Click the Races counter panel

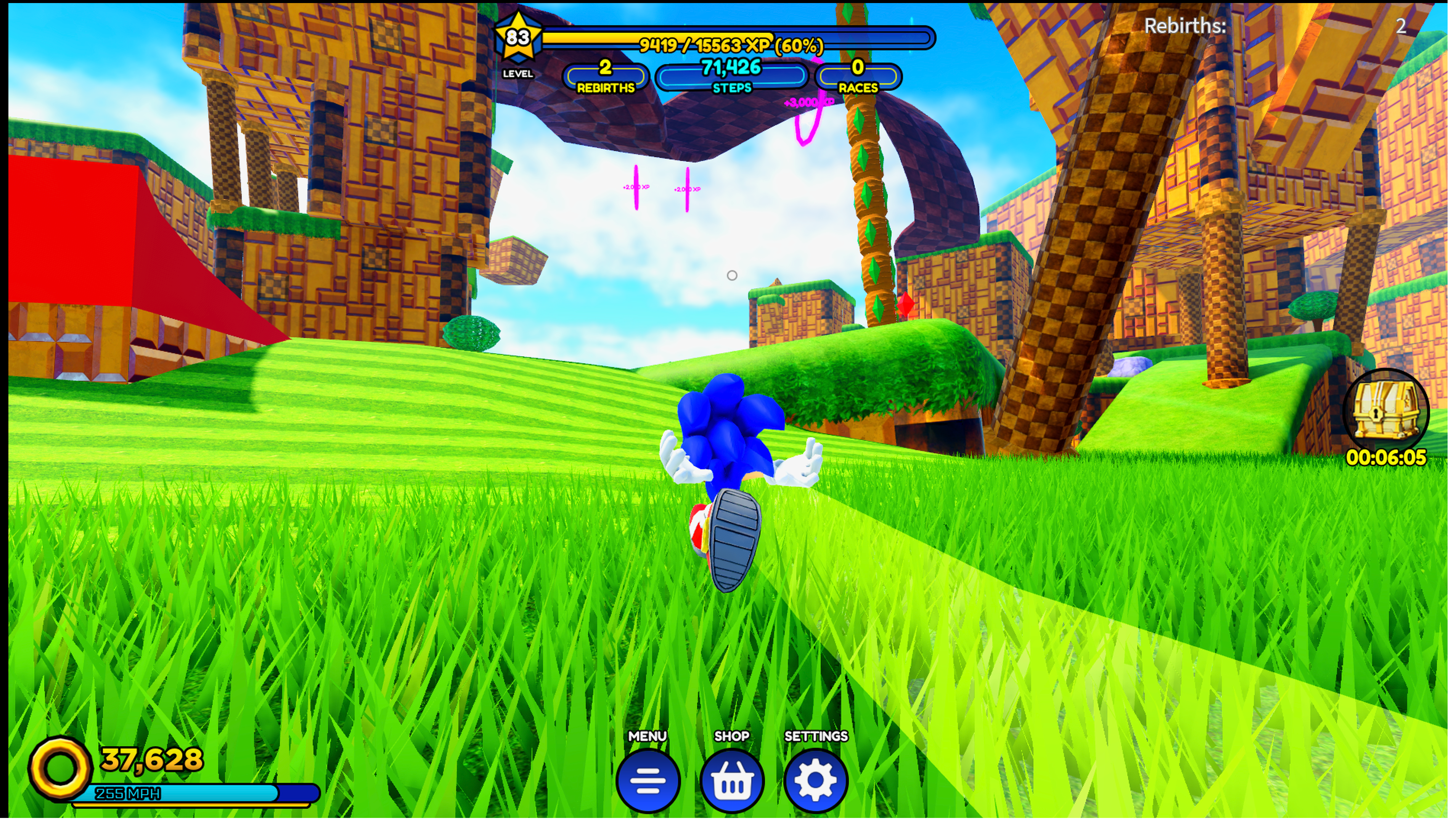point(858,76)
